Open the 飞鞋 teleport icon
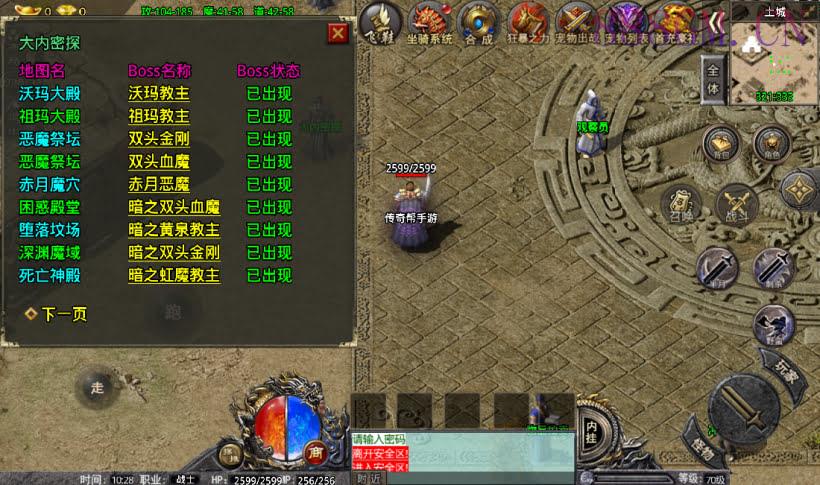 tap(381, 22)
